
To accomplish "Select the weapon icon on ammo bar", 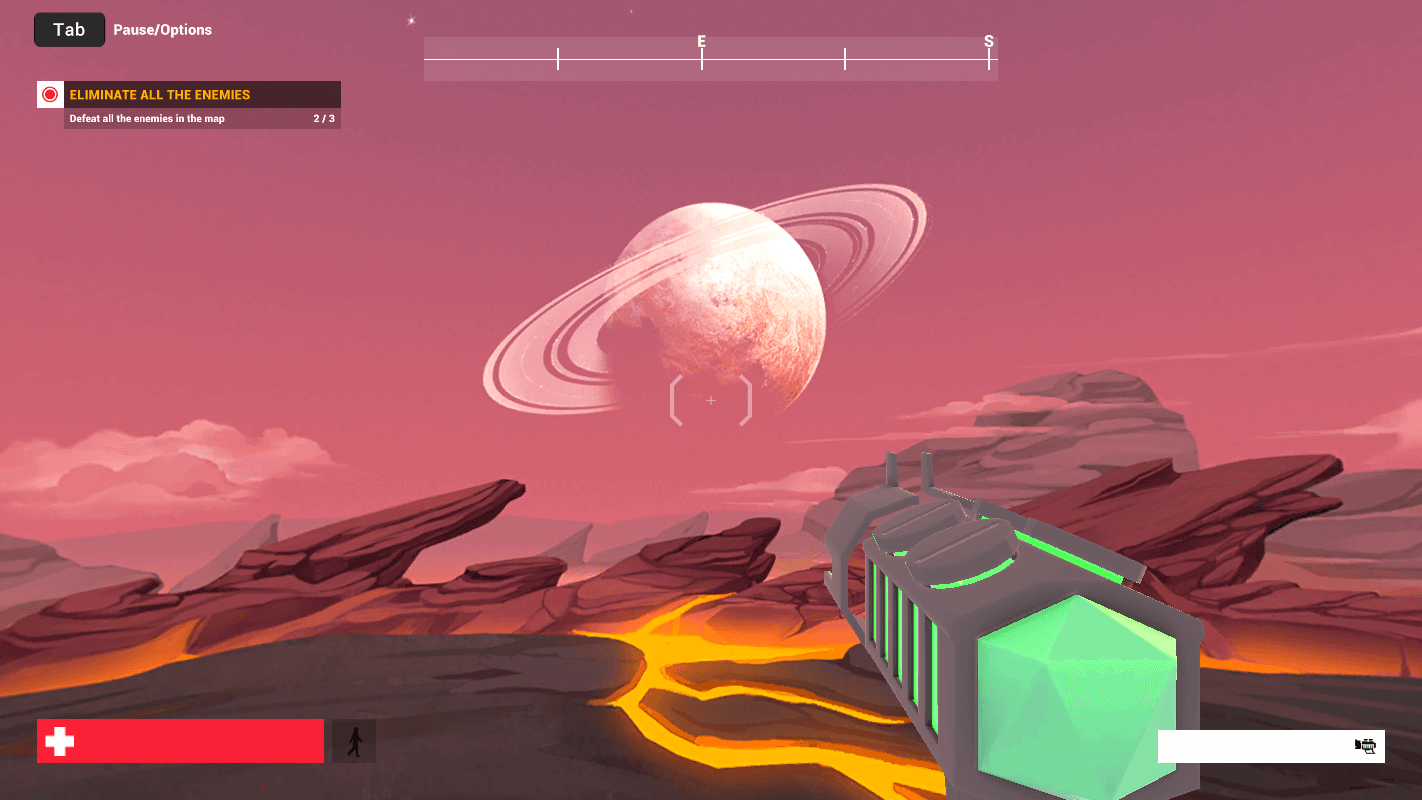I will coord(1365,746).
